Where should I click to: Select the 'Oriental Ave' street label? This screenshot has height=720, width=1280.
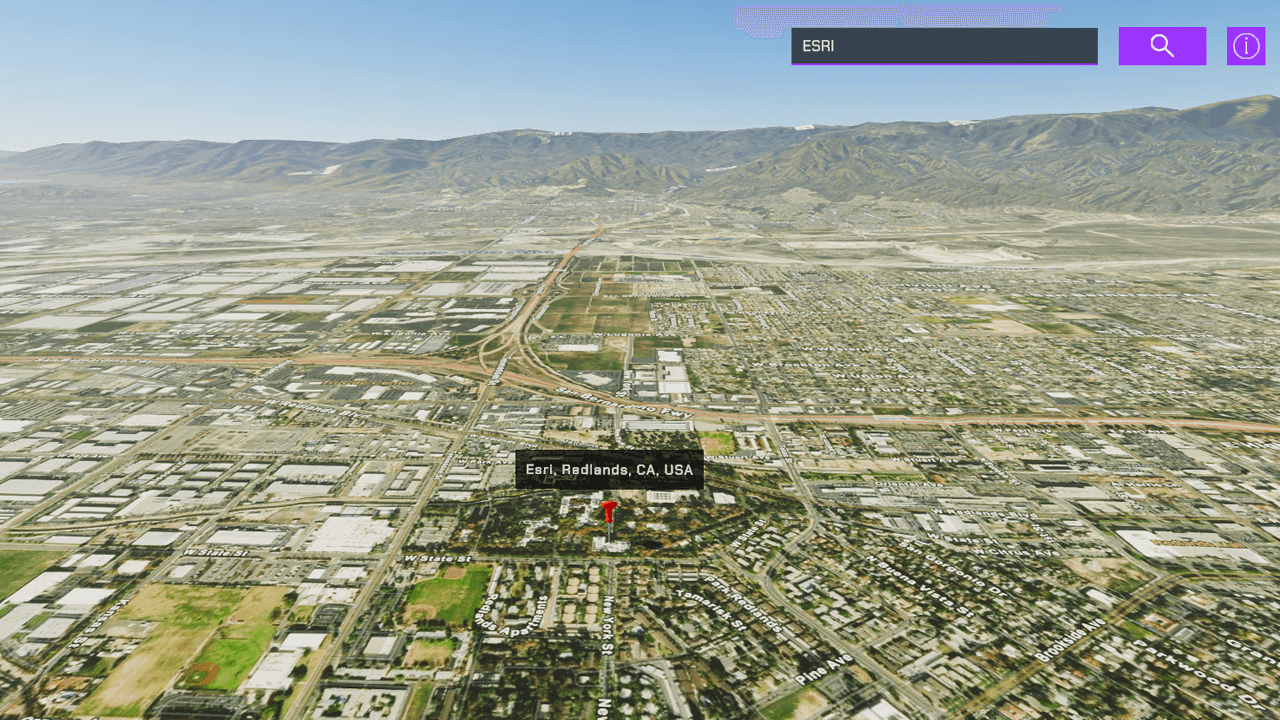click(908, 485)
